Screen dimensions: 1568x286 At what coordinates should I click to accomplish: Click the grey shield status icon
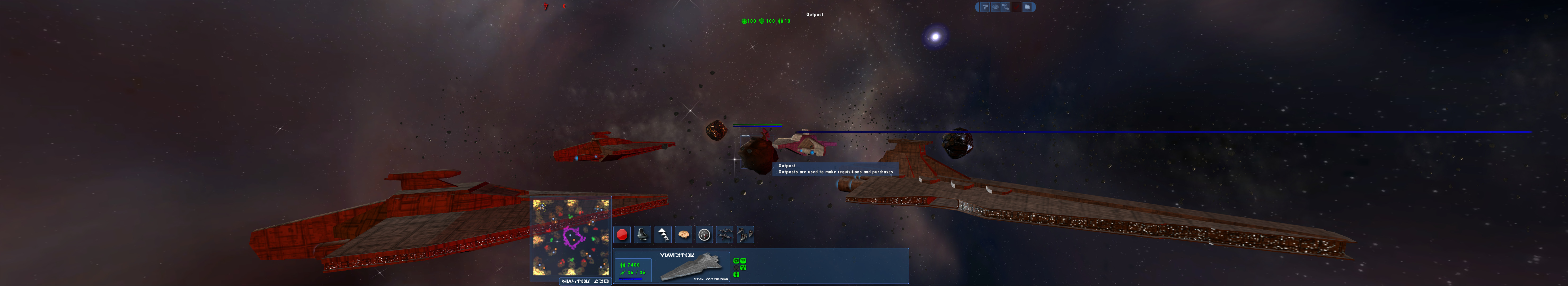(x=737, y=268)
